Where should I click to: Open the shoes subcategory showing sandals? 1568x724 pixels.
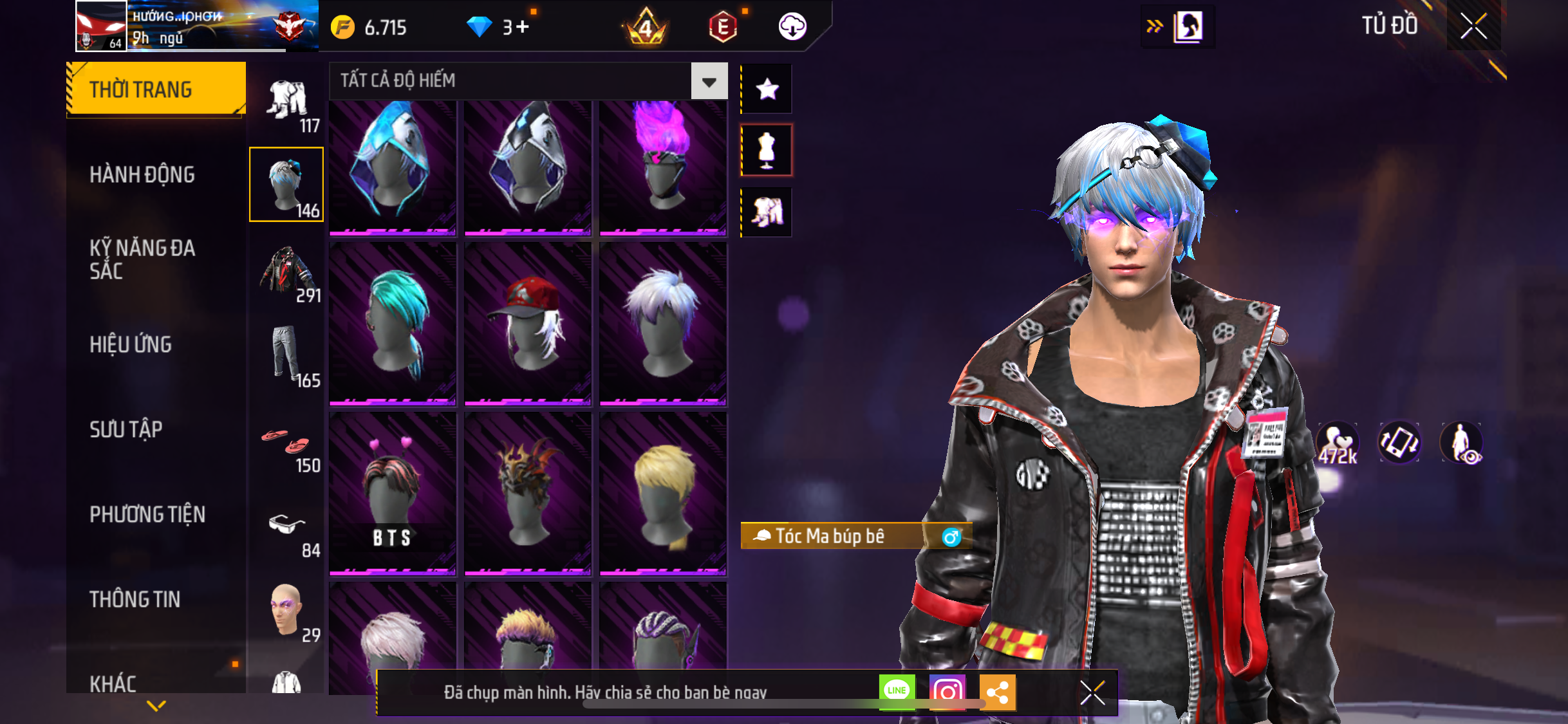click(288, 446)
